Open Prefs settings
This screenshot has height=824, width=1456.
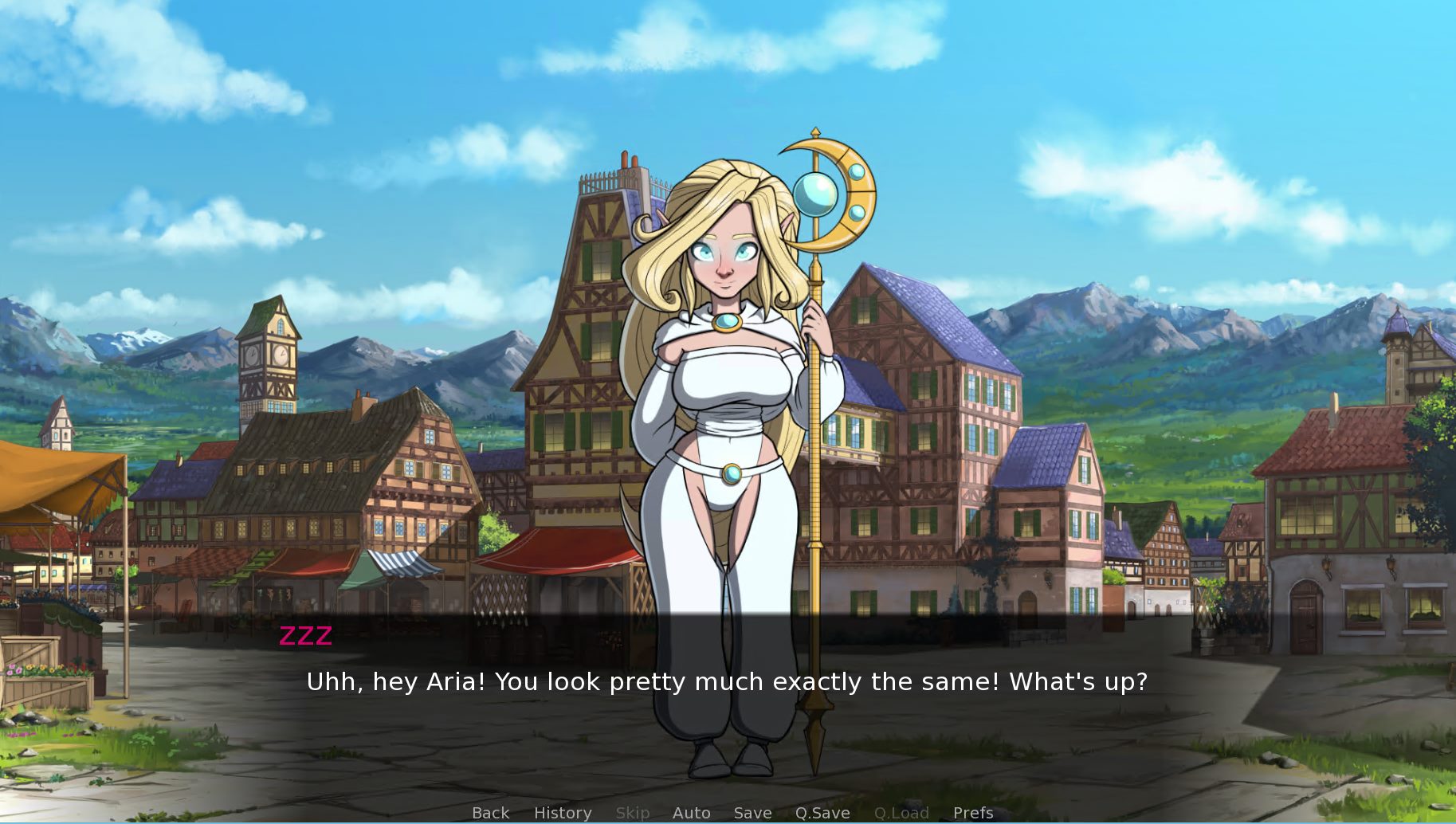click(x=973, y=813)
